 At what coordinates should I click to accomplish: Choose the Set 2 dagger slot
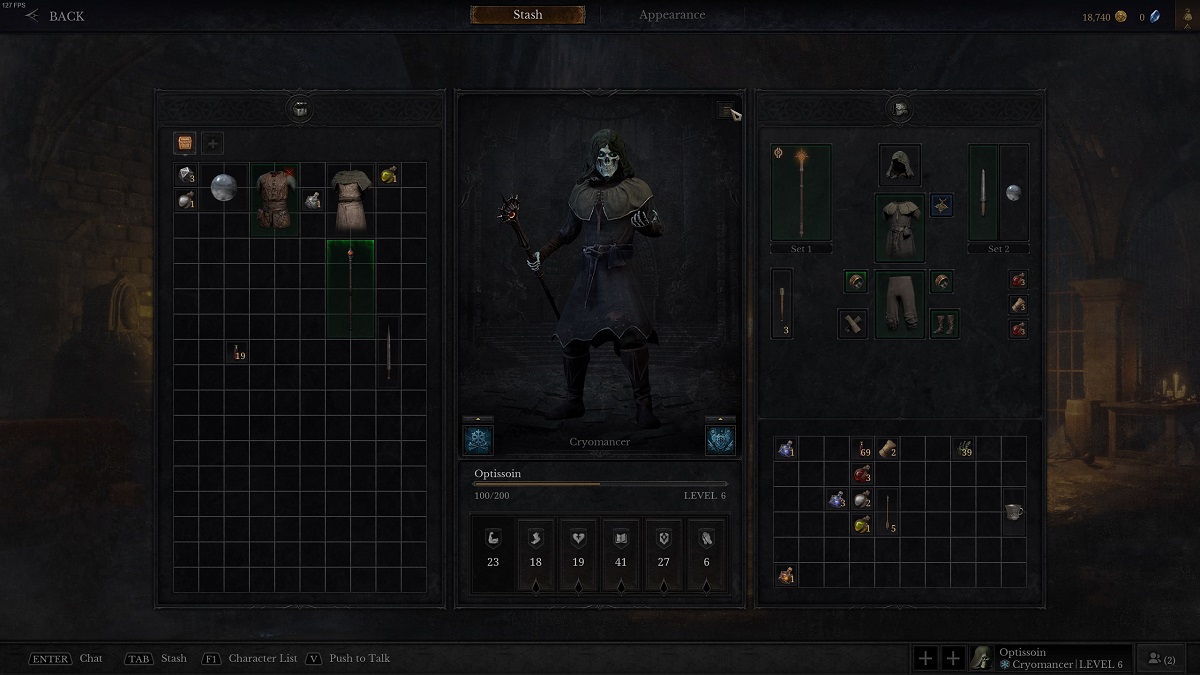click(983, 192)
